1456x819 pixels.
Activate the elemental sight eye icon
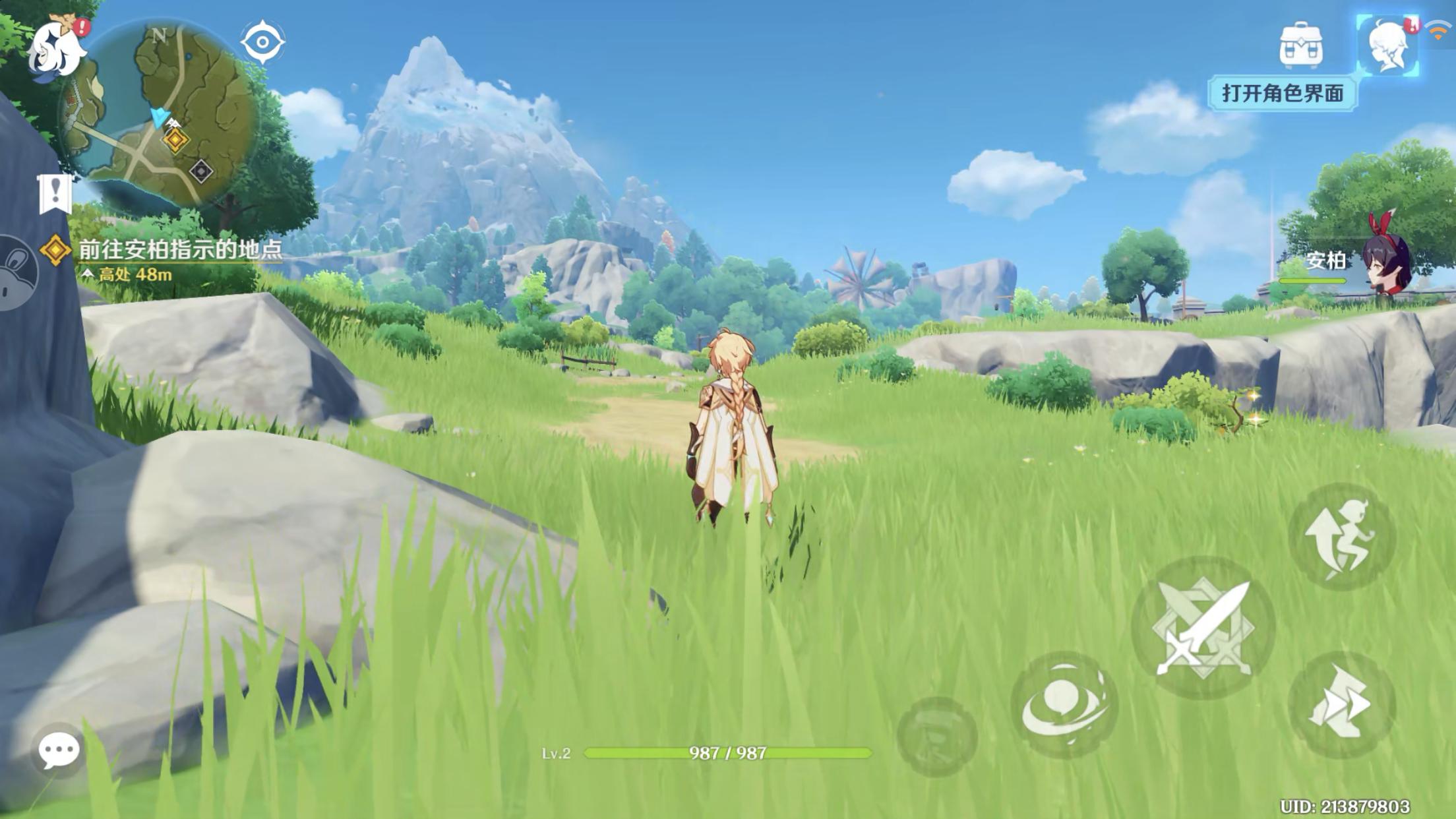click(x=262, y=43)
